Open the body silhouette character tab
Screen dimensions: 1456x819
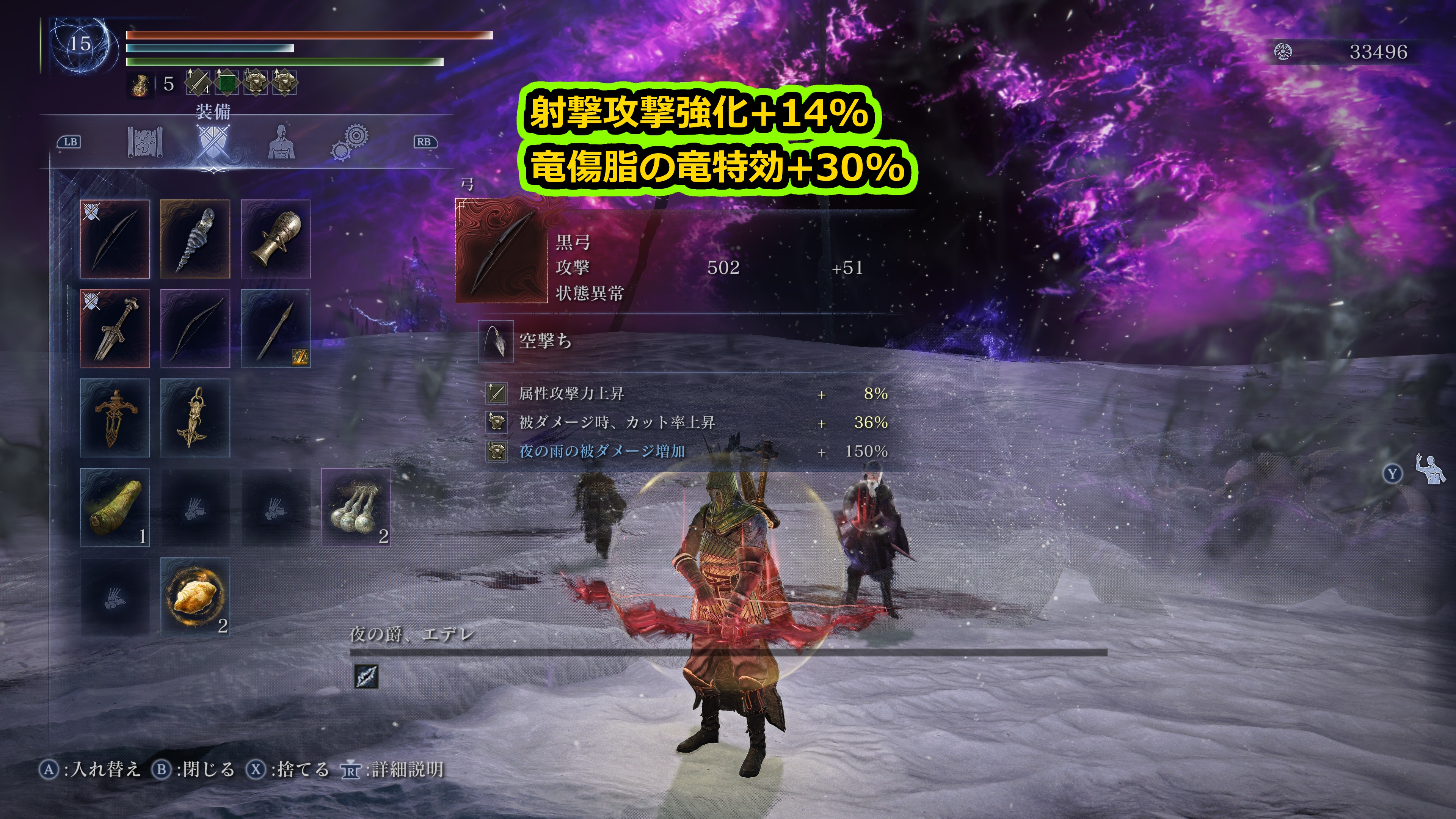click(281, 141)
